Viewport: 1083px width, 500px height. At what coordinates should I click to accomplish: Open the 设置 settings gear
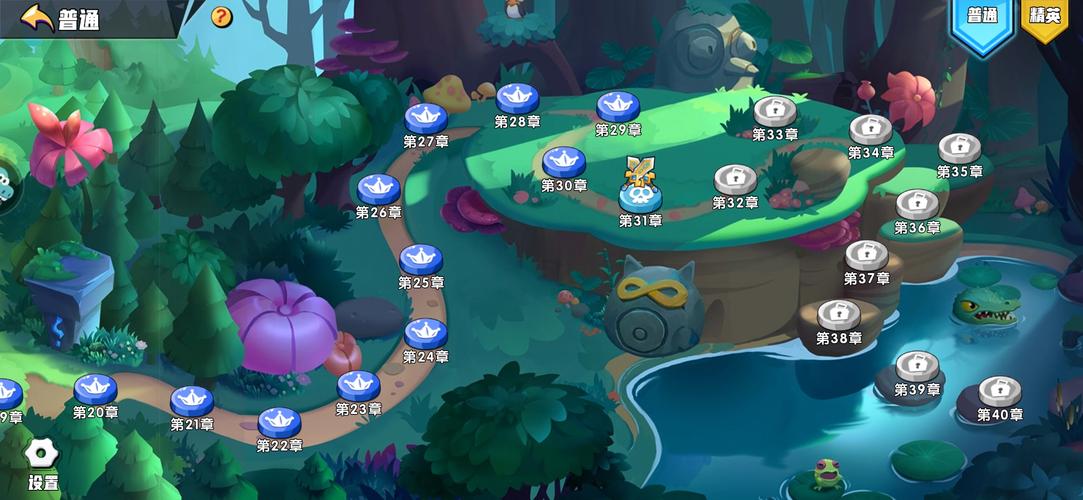point(42,455)
